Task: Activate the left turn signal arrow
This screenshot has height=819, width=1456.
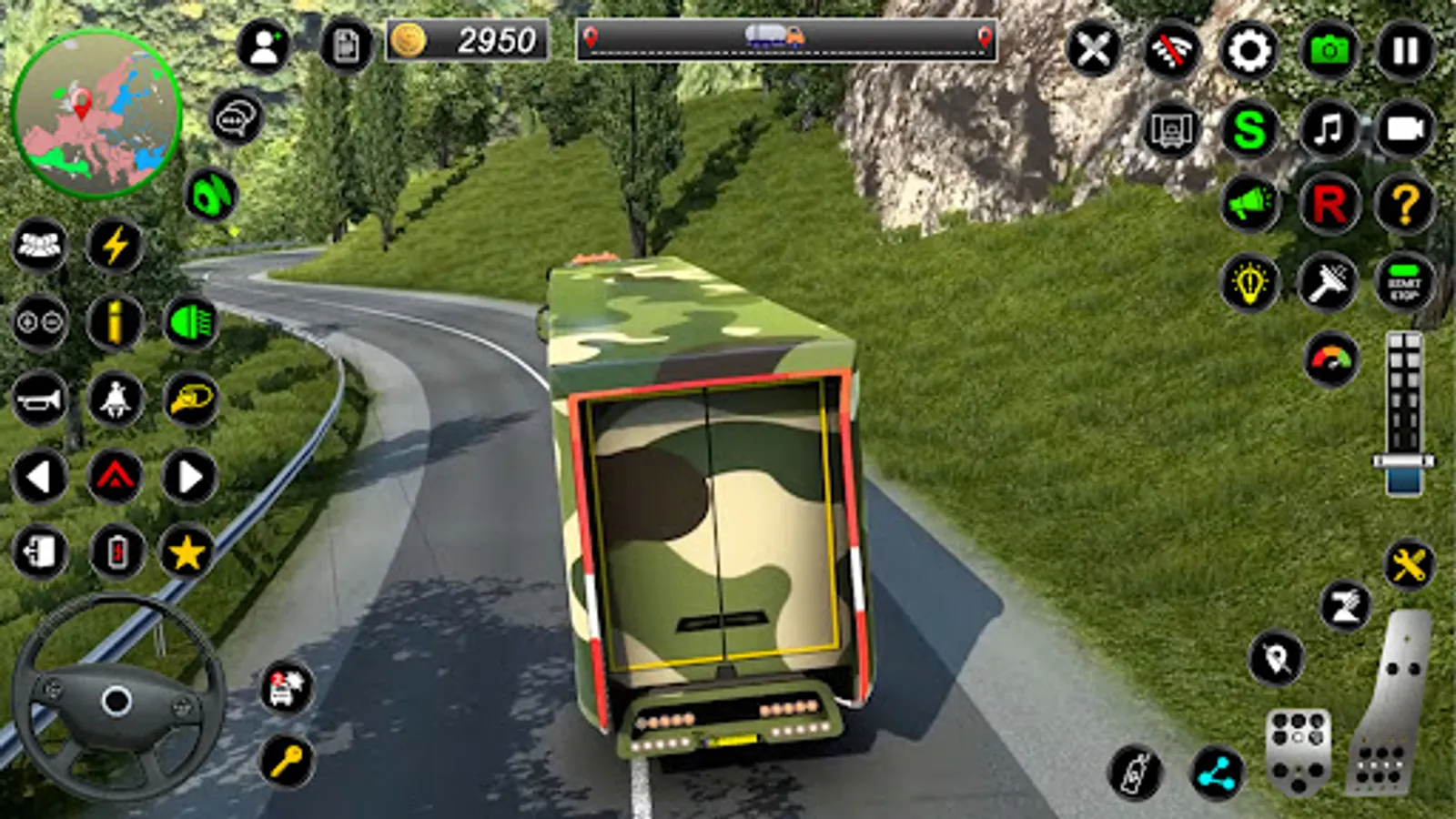Action: [x=39, y=476]
